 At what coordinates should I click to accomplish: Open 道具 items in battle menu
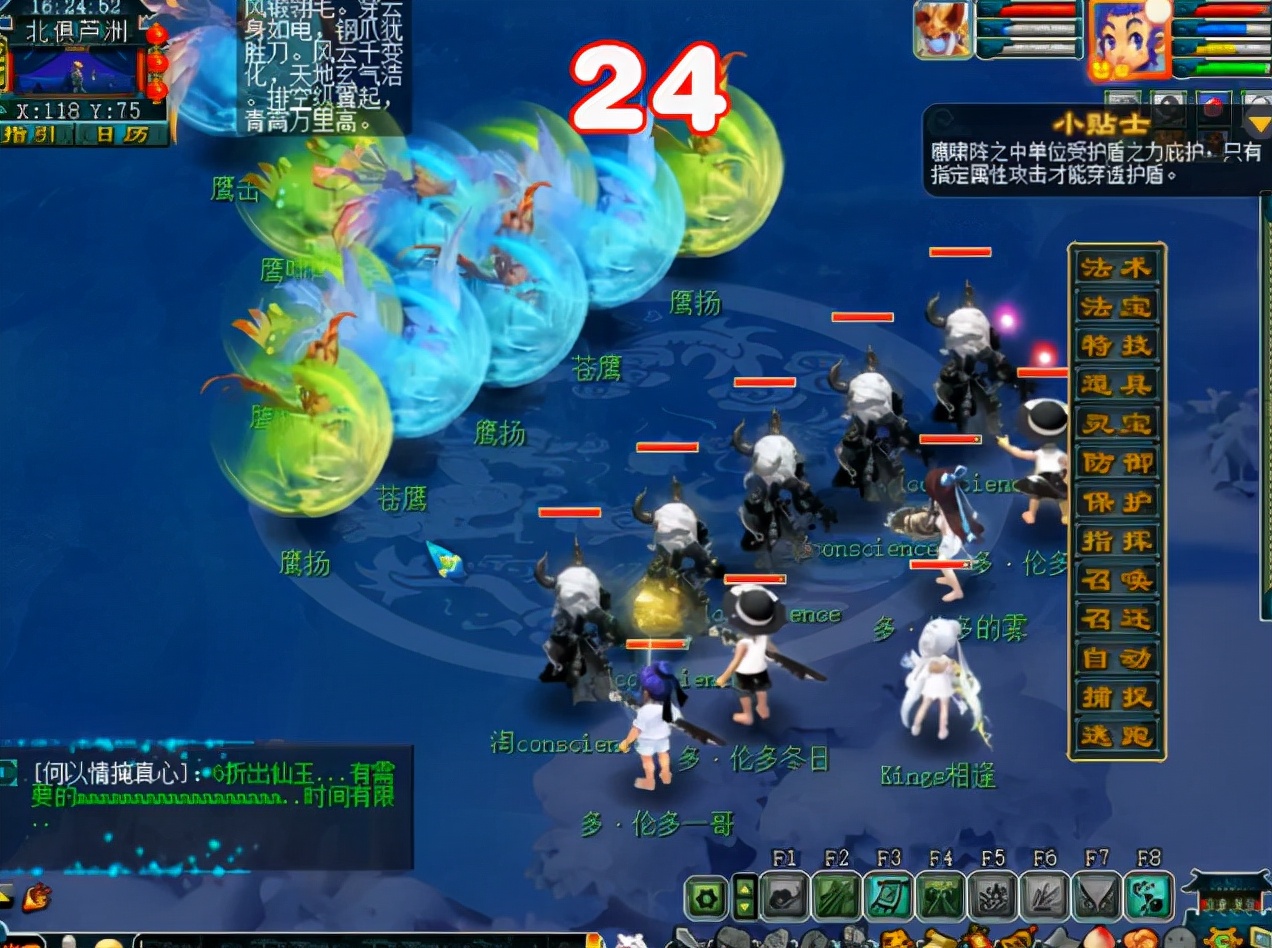[x=1116, y=385]
